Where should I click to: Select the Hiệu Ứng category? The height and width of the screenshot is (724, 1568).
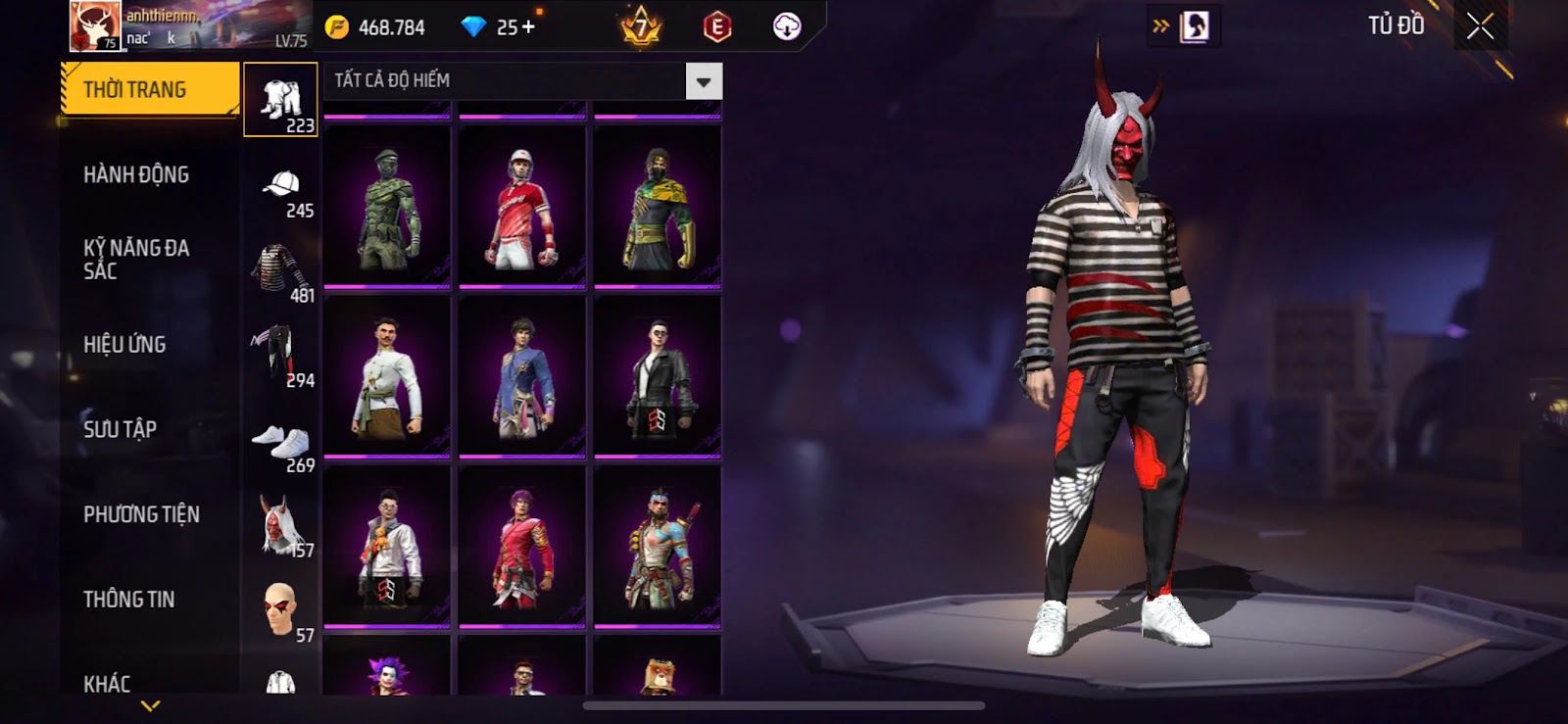point(124,345)
